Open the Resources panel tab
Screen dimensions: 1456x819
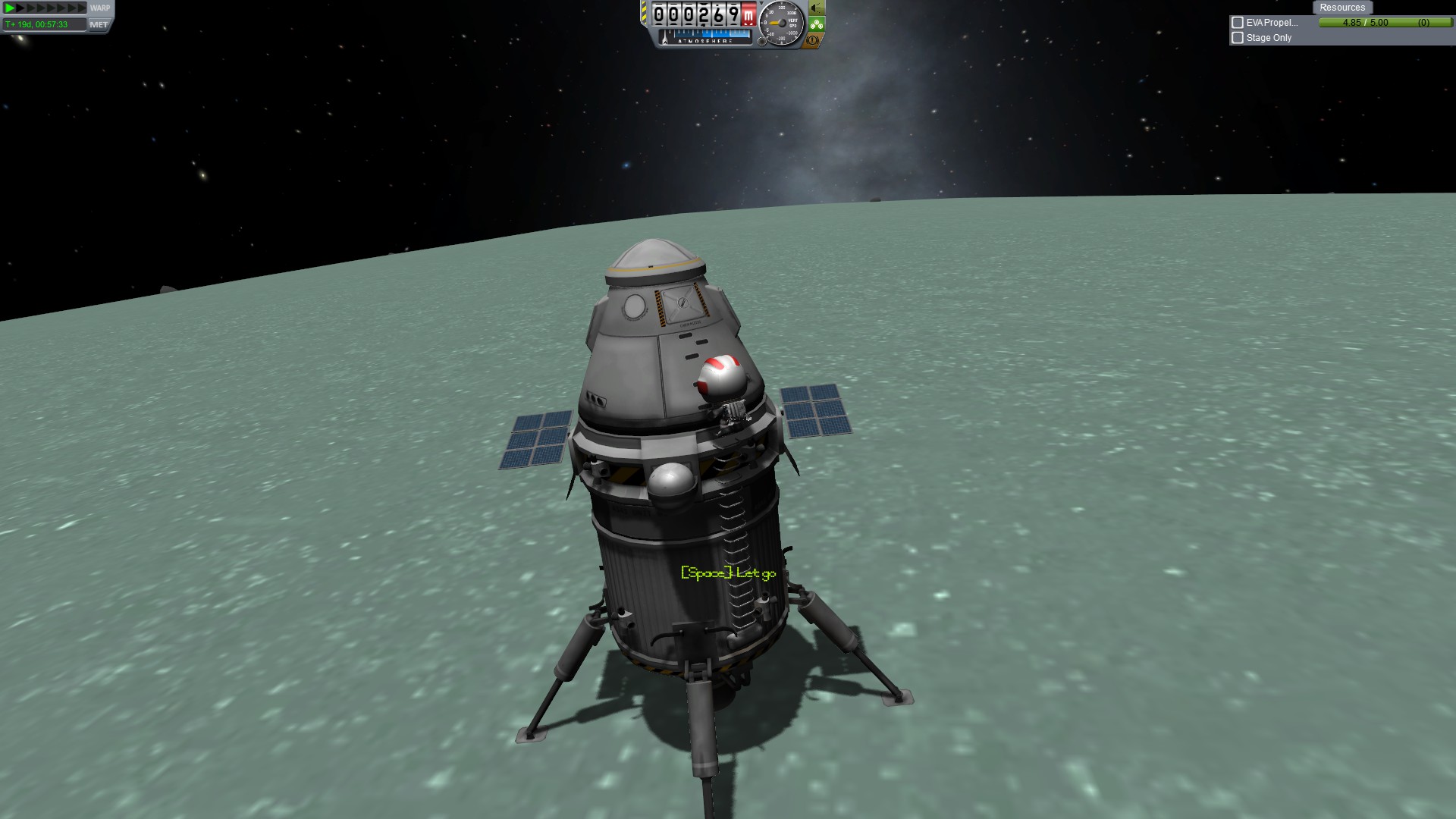tap(1341, 8)
